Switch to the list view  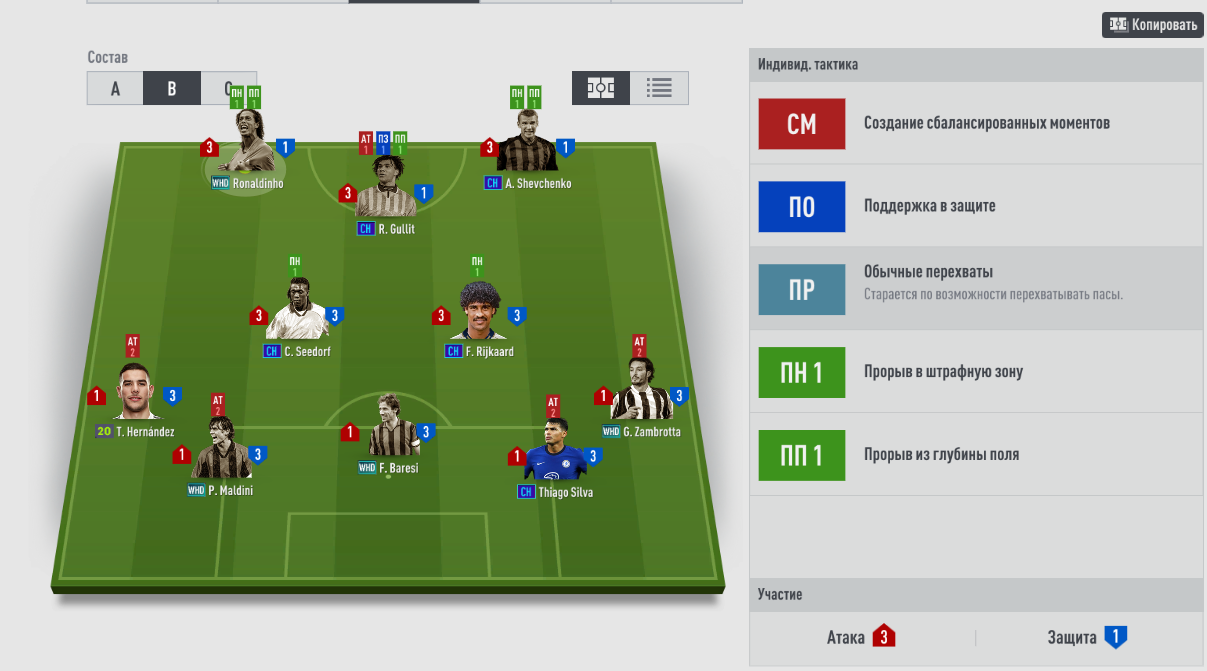[659, 88]
